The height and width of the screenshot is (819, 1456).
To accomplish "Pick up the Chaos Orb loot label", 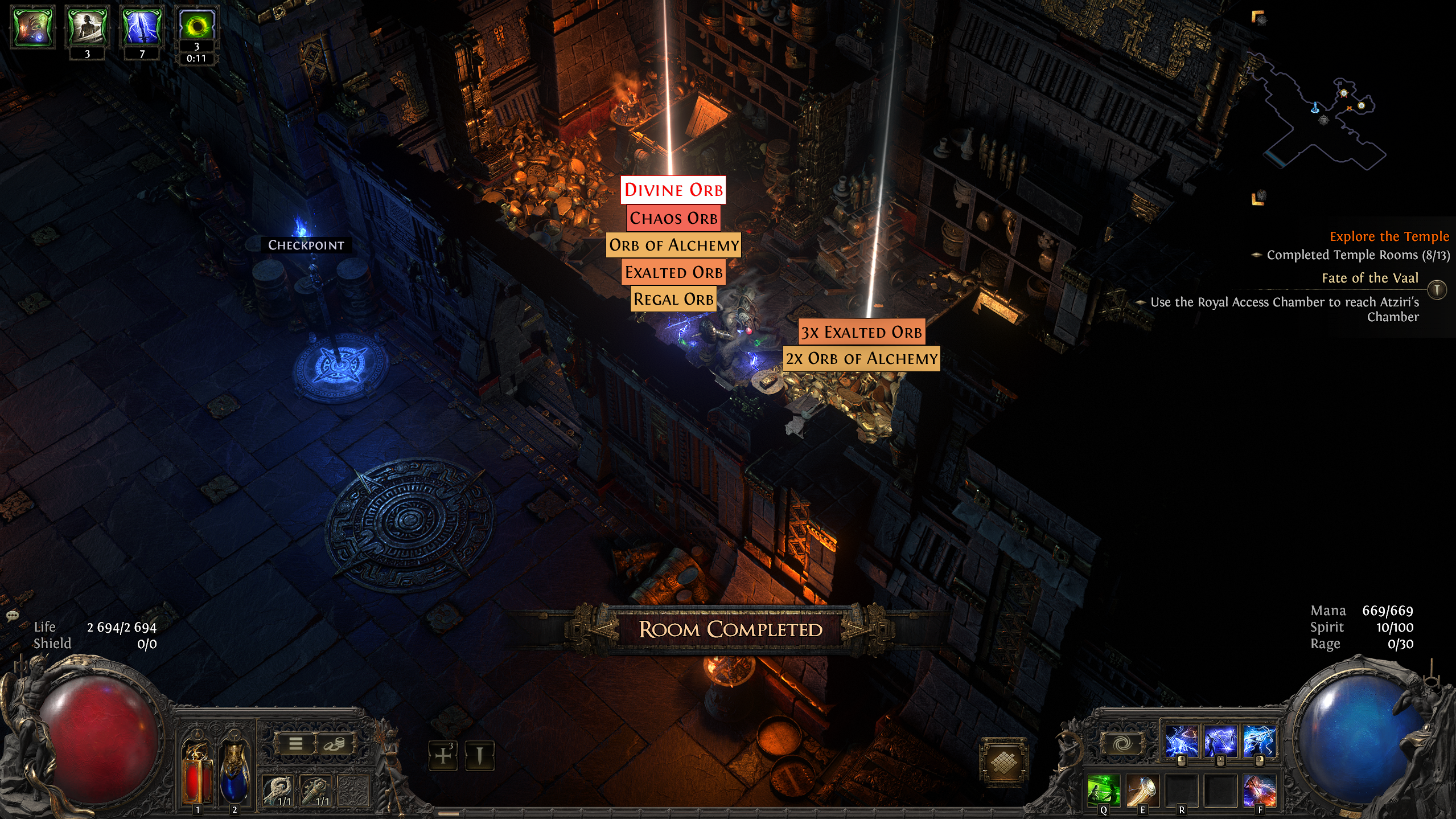I will pos(673,218).
